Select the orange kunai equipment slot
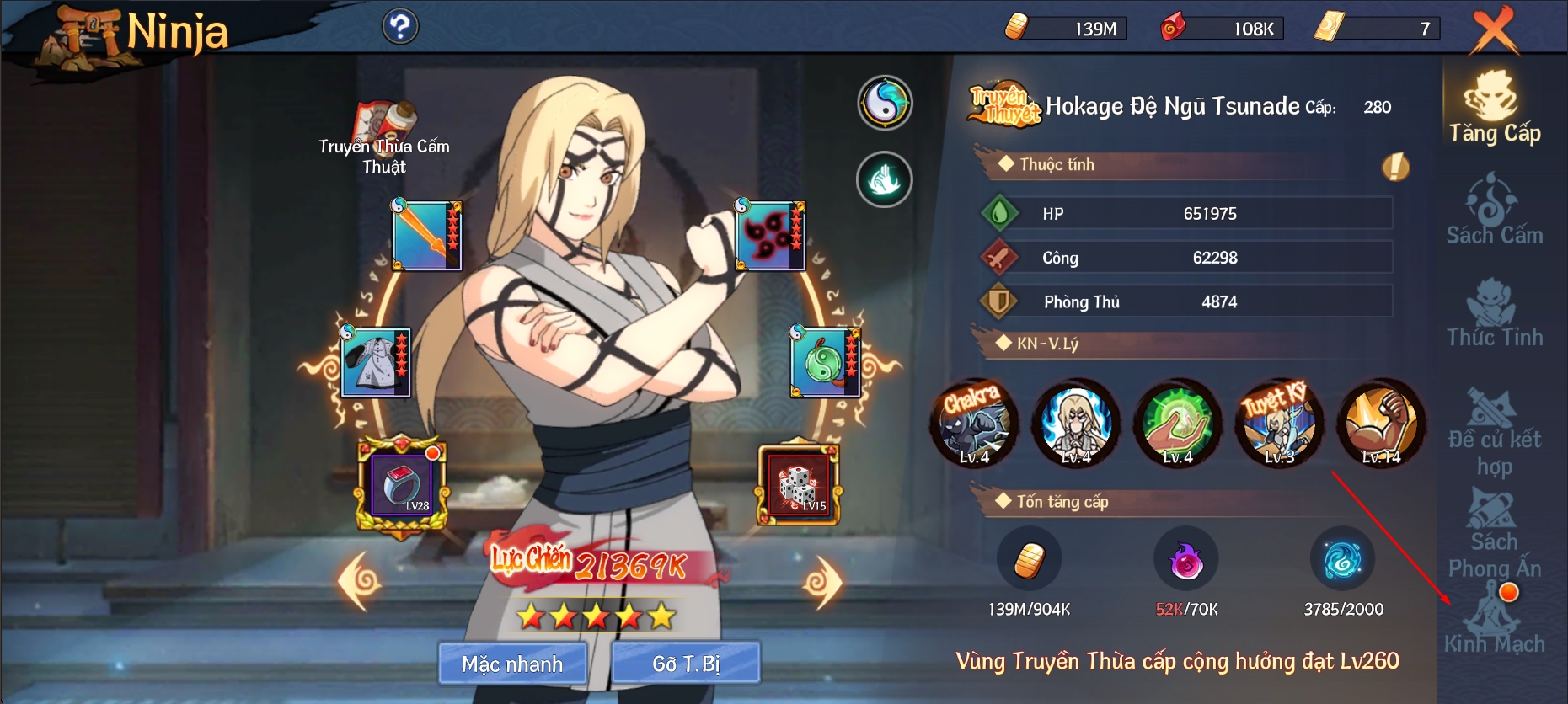The image size is (1568, 704). click(x=427, y=236)
